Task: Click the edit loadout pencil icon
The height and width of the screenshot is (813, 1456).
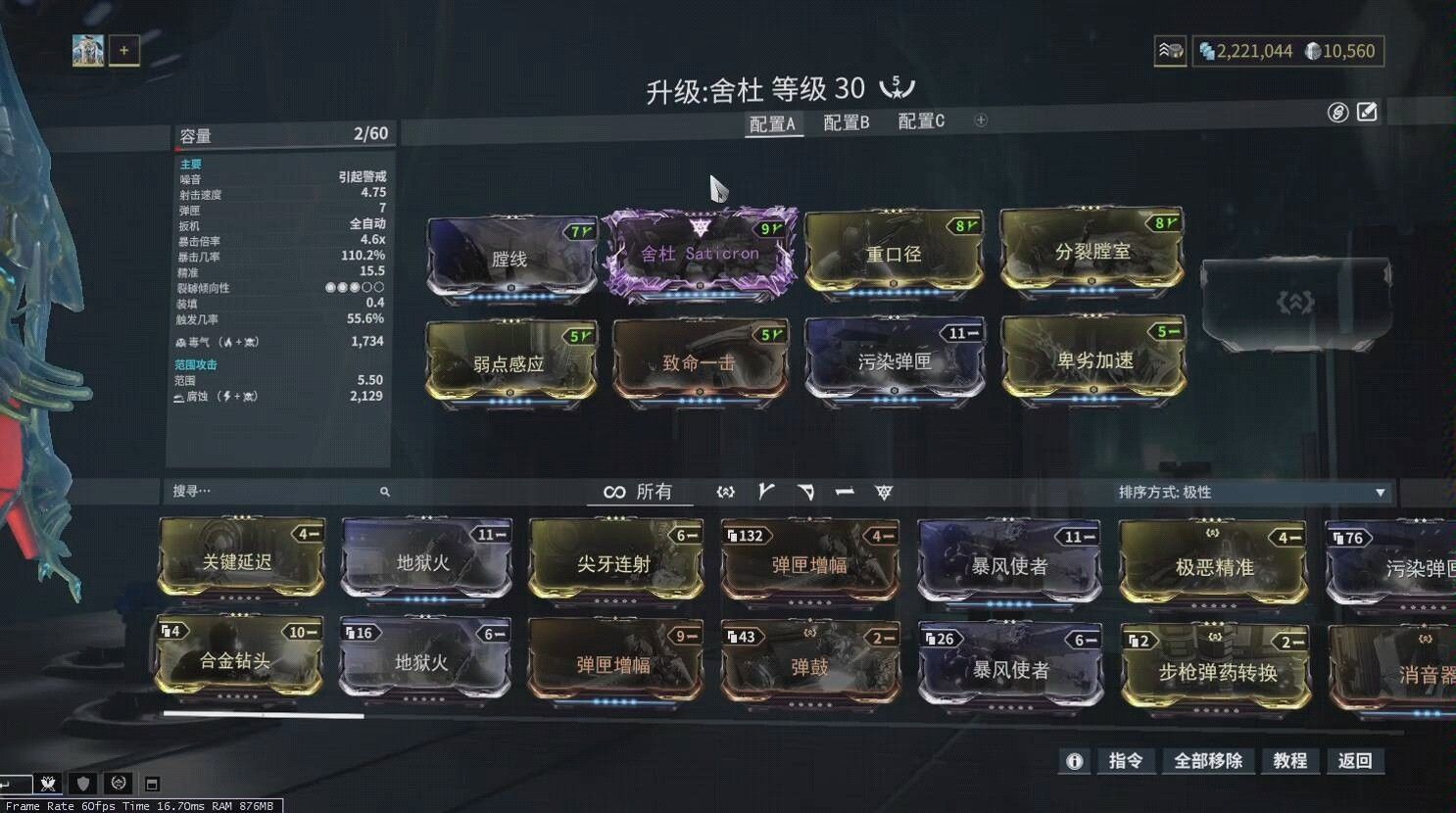Action: click(1367, 111)
